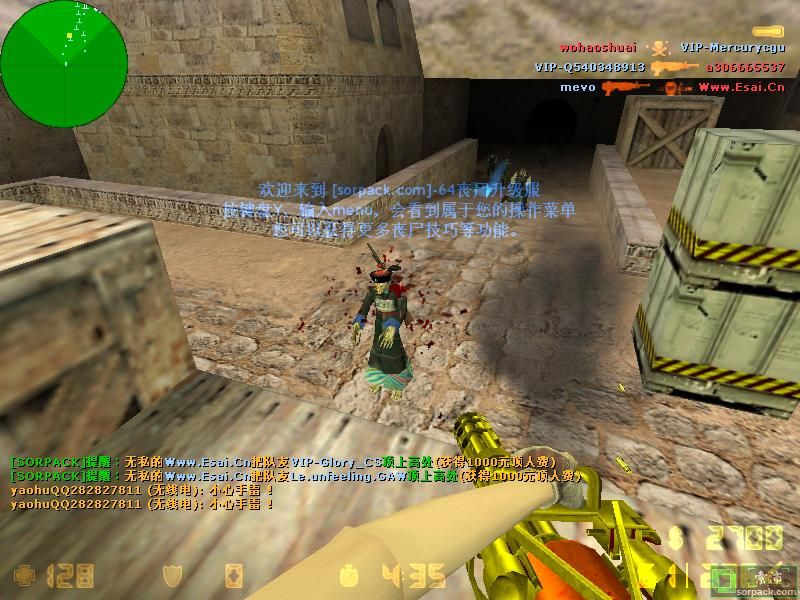This screenshot has height=600, width=800.
Task: Click the health cross icon
Action: (22, 575)
